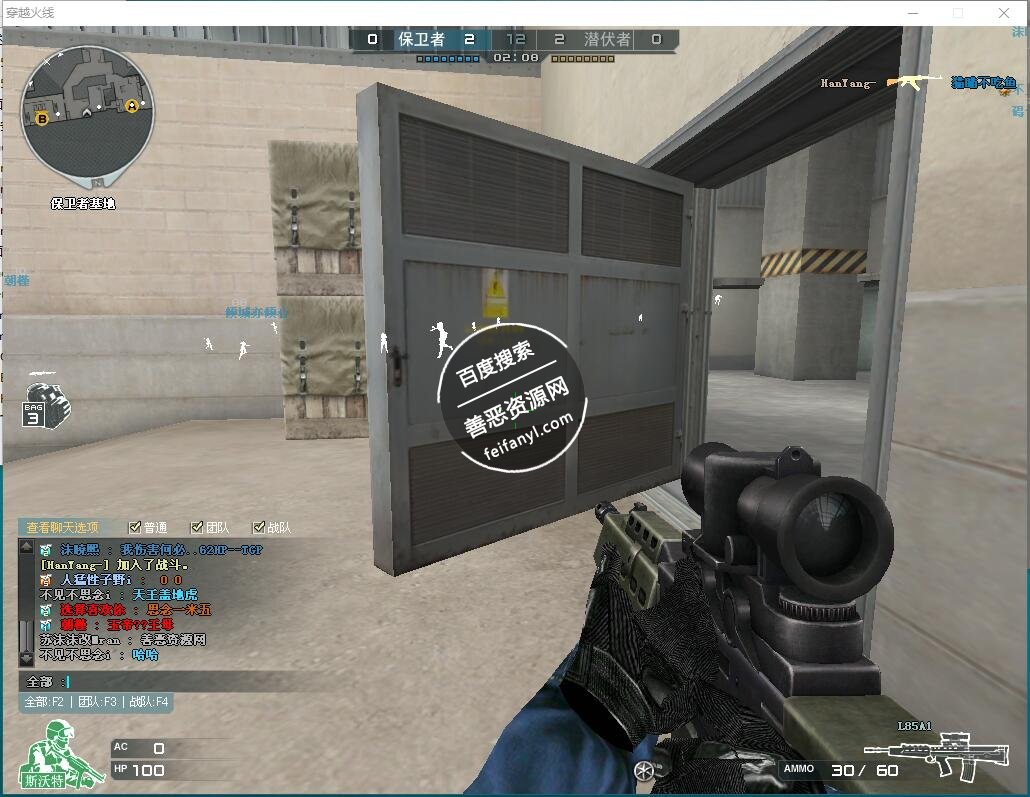Open the 查看聊天选项 chat options
The height and width of the screenshot is (797, 1030).
click(62, 527)
